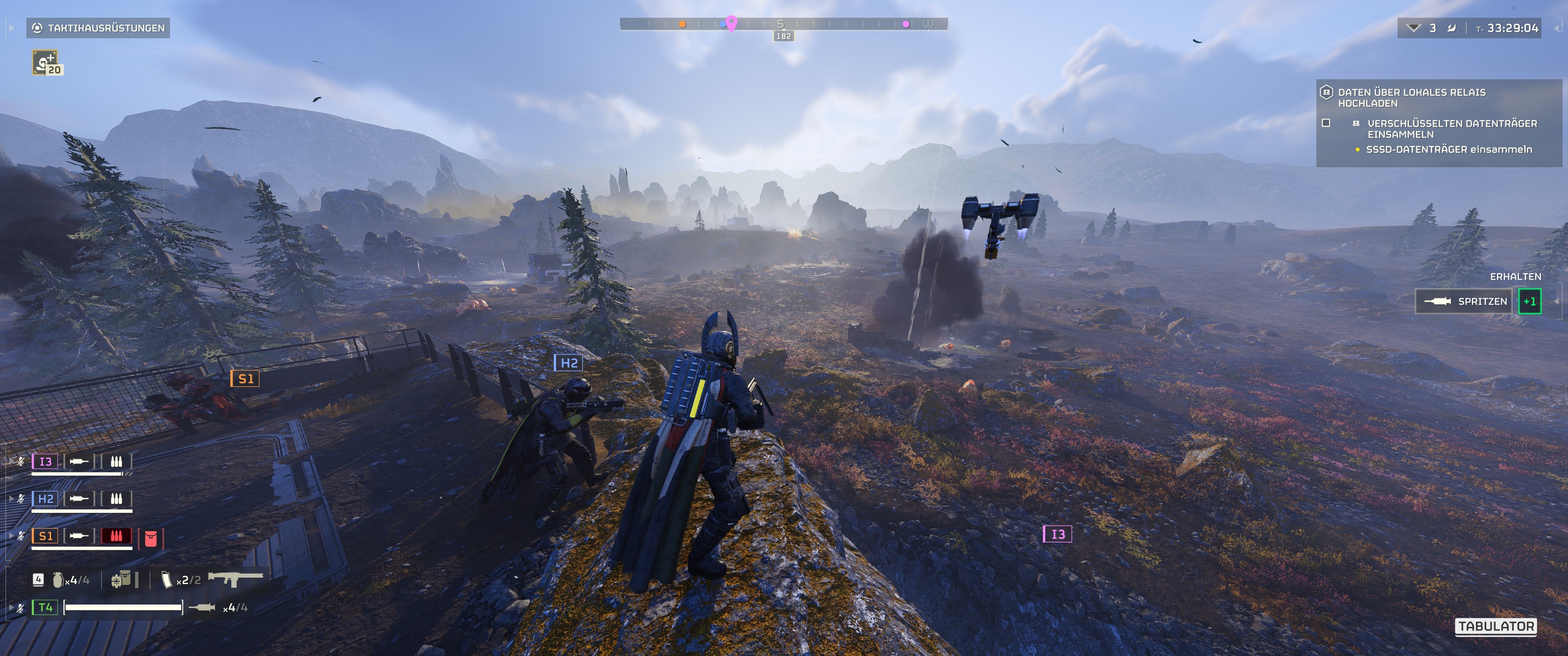Viewport: 1568px width, 656px height.
Task: Click the pink I3 teammate marker on the field
Action: [x=1058, y=534]
